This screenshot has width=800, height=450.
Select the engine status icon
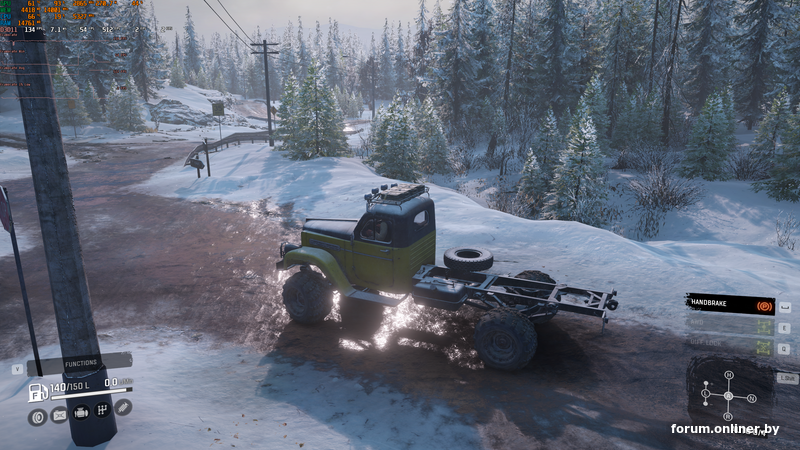point(81,411)
